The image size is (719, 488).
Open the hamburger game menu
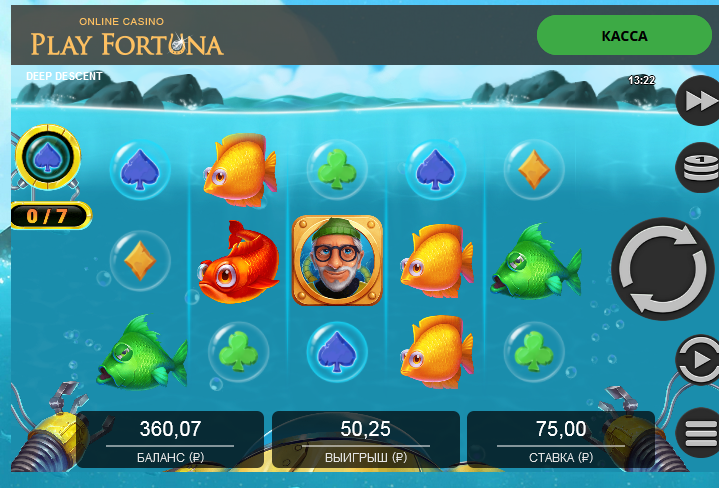699,434
